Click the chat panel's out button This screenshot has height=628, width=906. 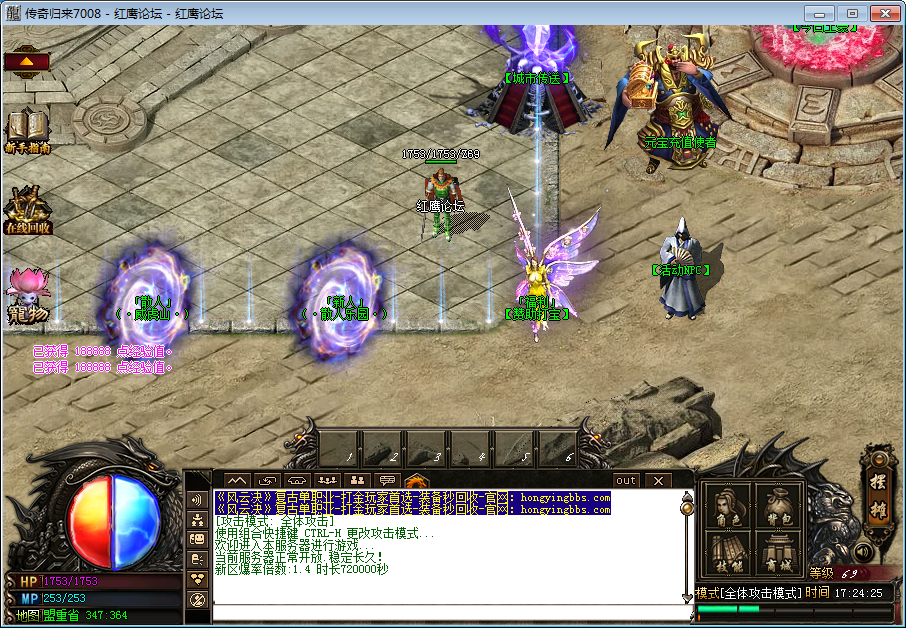click(x=626, y=481)
